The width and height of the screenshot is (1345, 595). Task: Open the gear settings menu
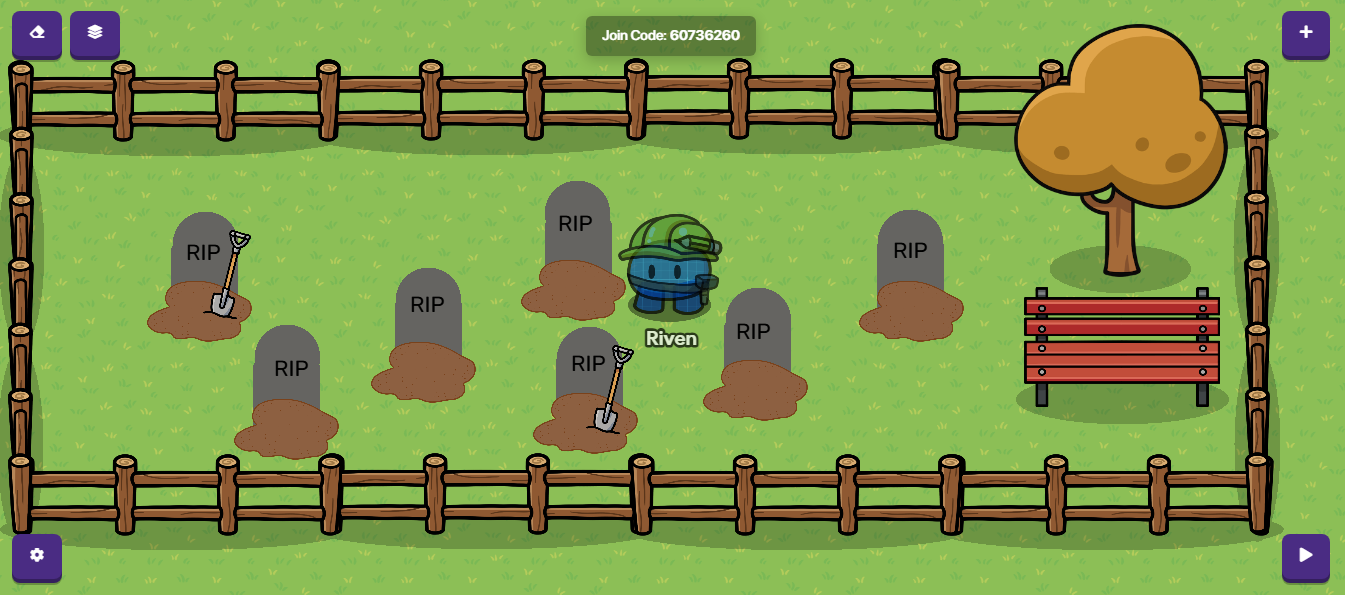click(37, 556)
